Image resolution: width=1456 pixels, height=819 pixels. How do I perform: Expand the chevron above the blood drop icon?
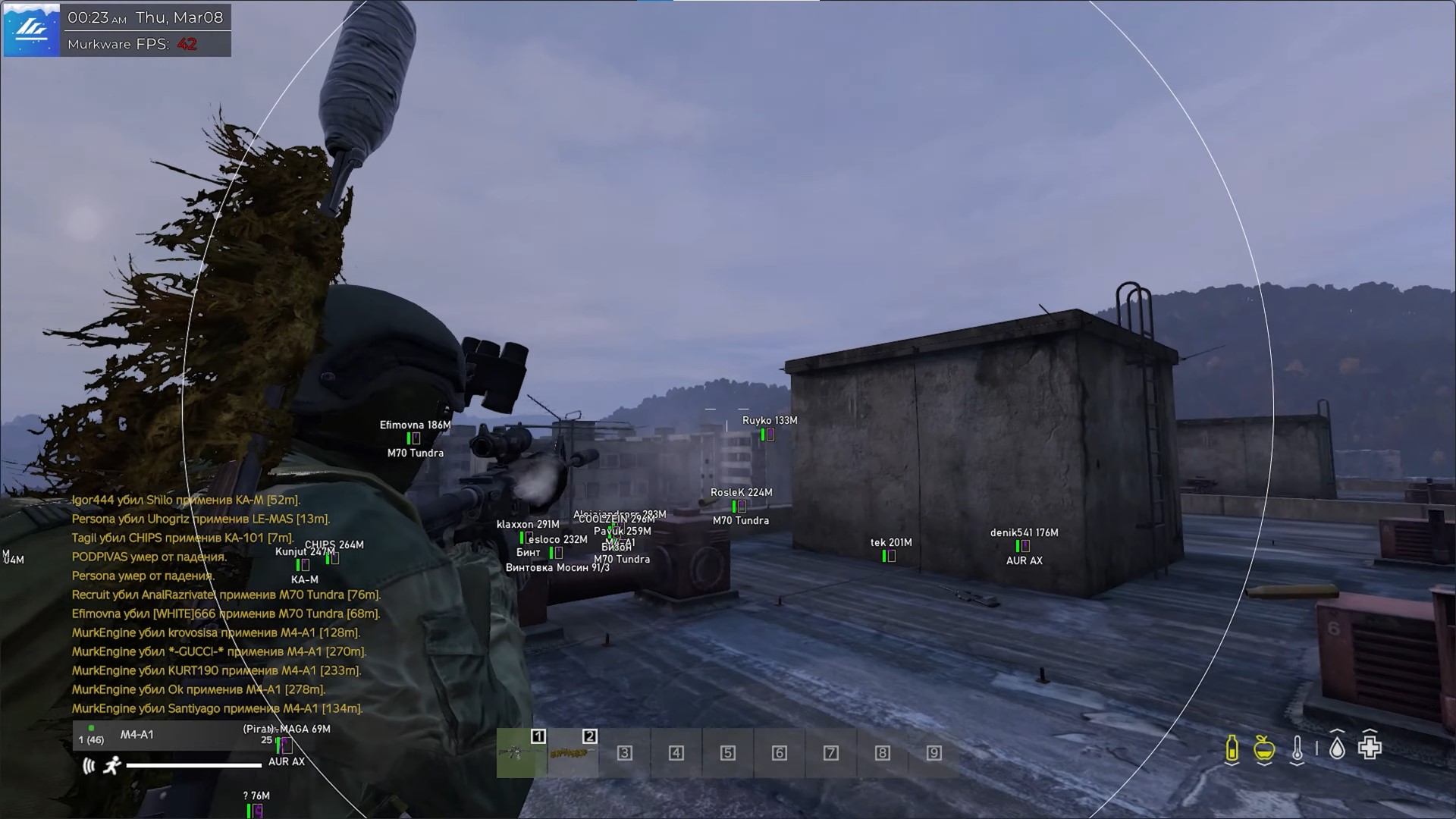[1337, 730]
